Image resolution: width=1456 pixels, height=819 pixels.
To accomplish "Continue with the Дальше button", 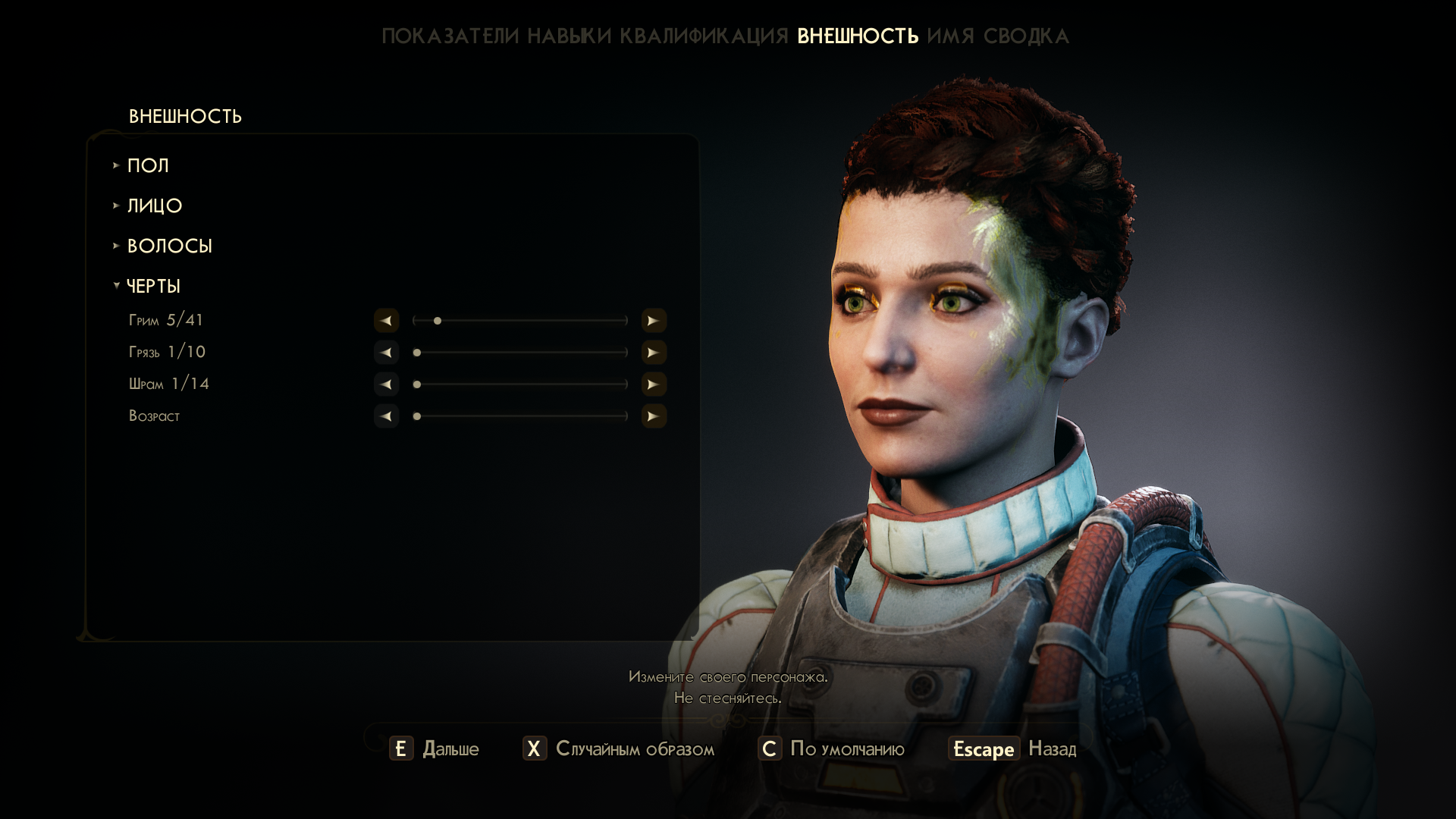I will [435, 749].
